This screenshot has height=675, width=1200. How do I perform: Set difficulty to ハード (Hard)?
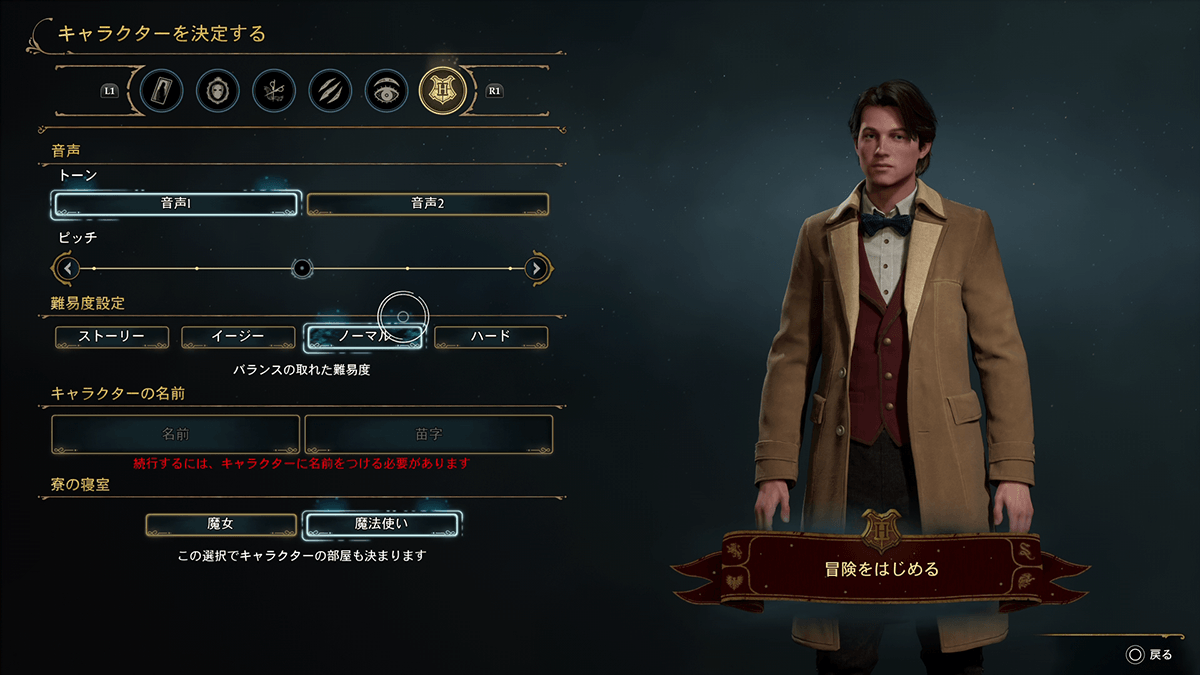(x=491, y=337)
